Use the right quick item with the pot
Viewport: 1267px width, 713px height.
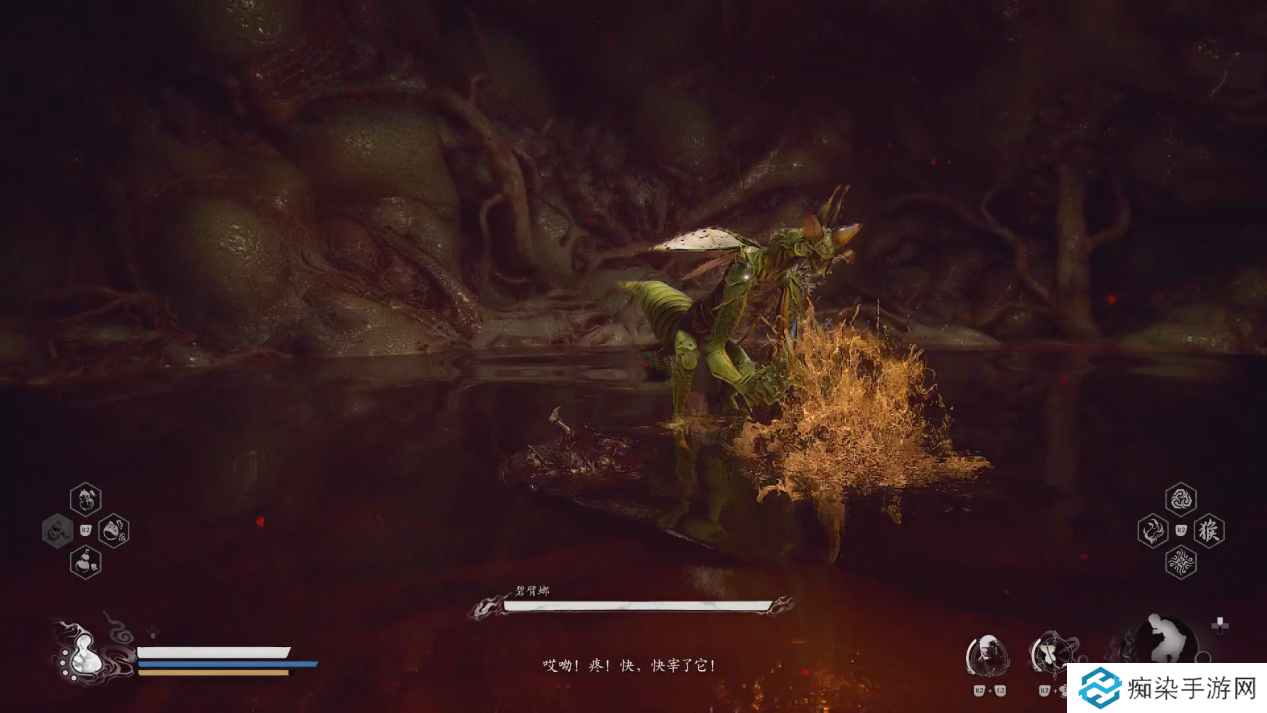[113, 530]
